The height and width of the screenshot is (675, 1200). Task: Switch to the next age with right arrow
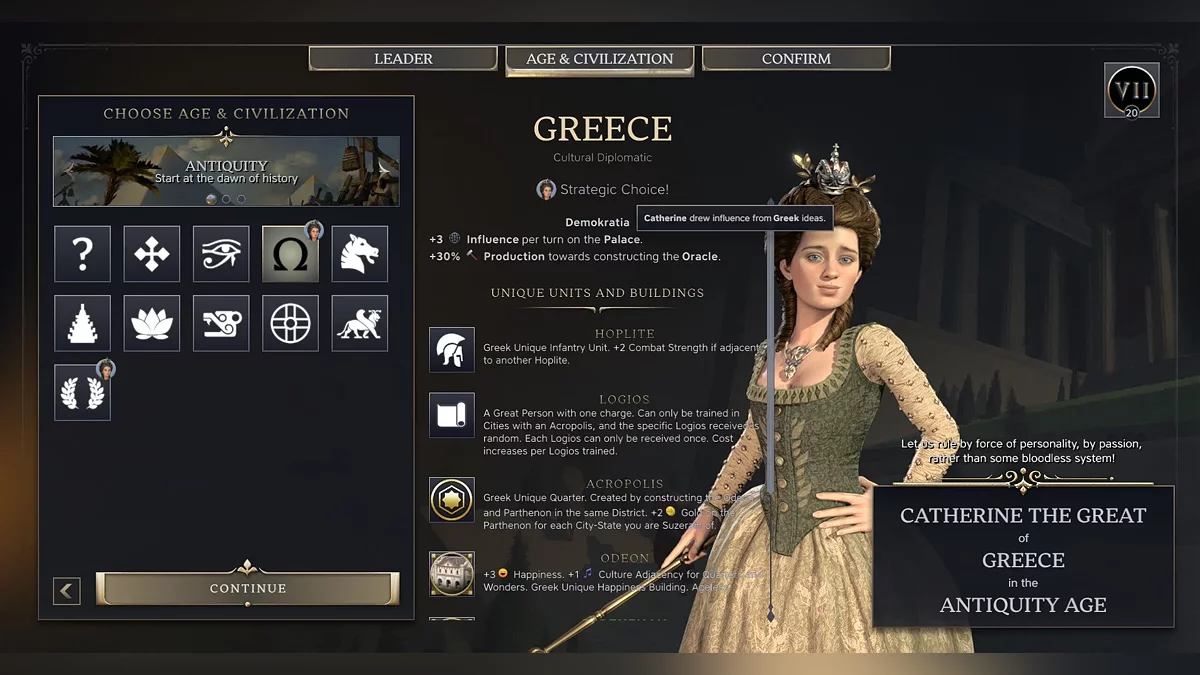click(x=385, y=170)
